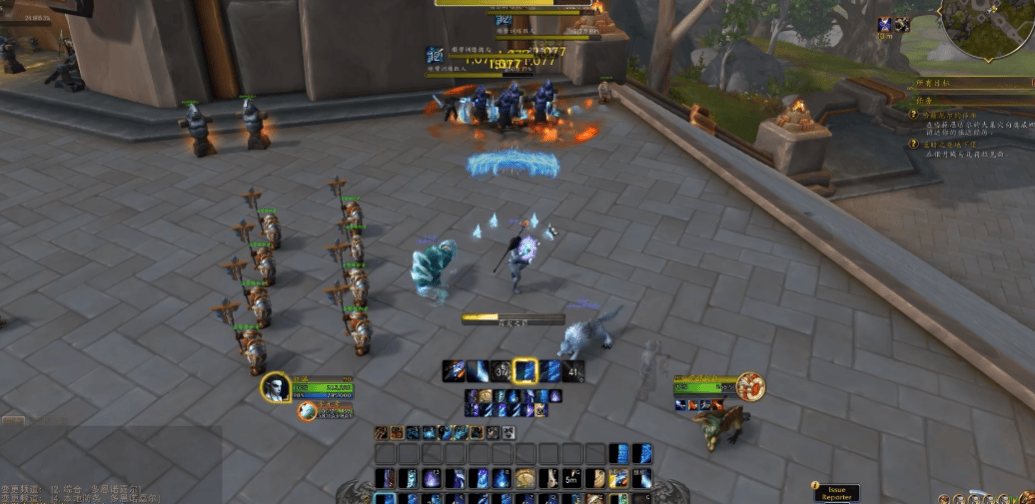Select the player character portrait
This screenshot has width=1035, height=504.
(x=276, y=387)
